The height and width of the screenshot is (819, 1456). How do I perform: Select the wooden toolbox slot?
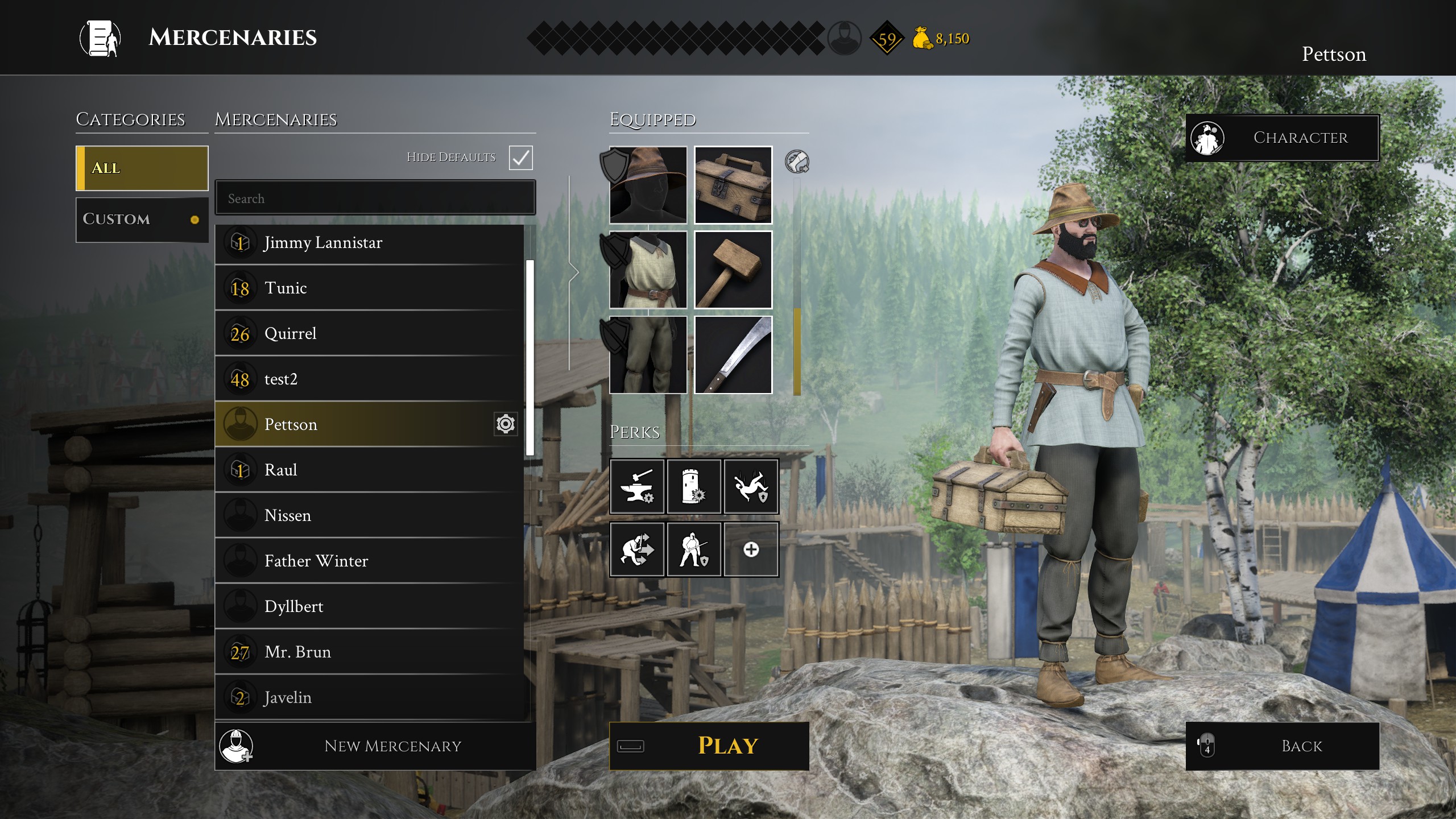(x=733, y=185)
